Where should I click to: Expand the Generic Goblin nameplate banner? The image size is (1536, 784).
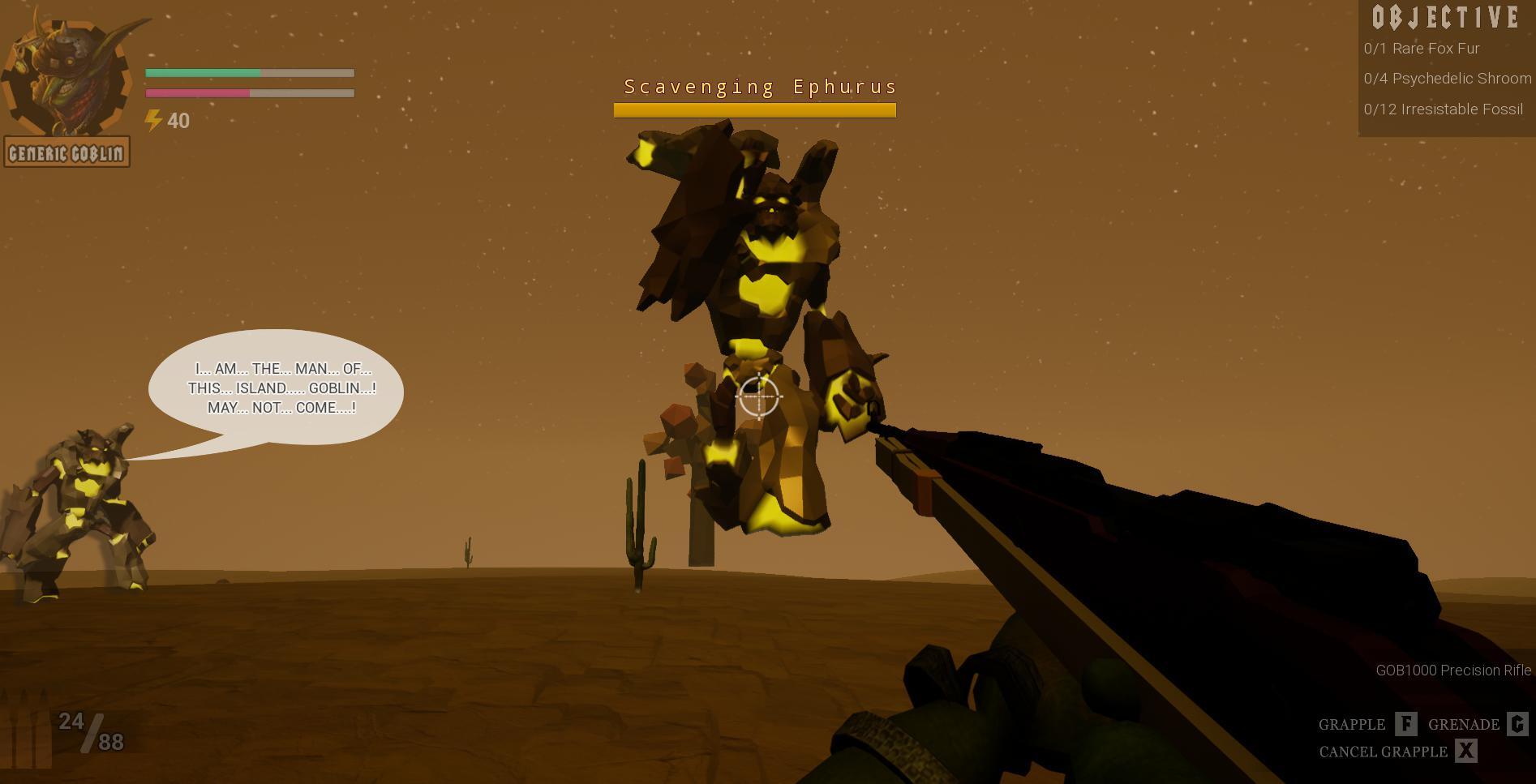coord(68,150)
